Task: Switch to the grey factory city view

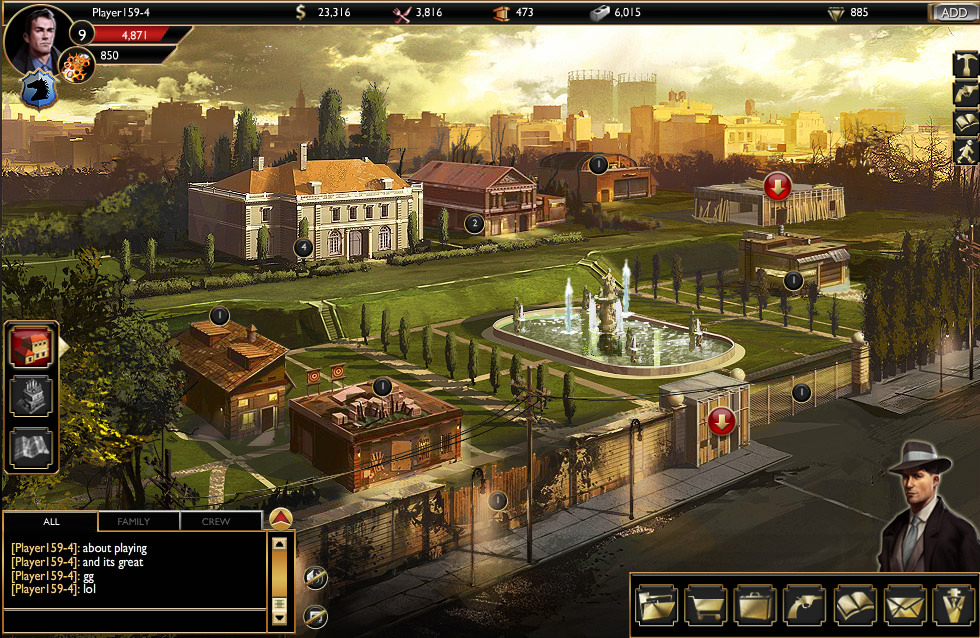Action: pyautogui.click(x=31, y=396)
